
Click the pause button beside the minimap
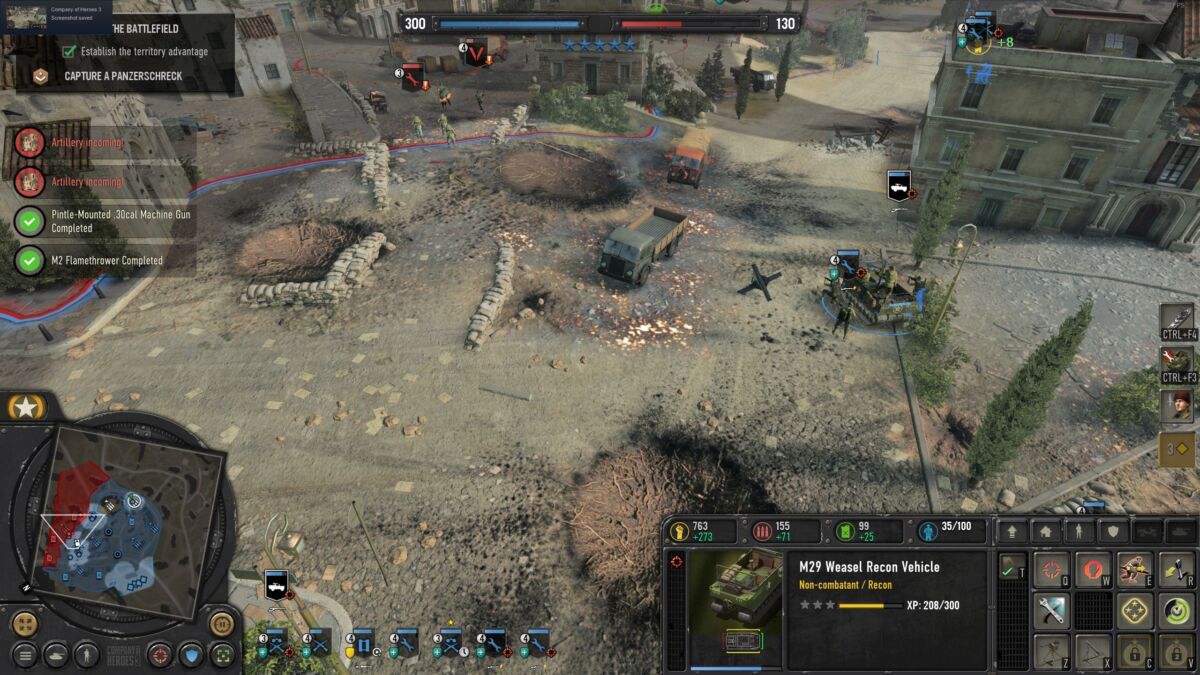221,624
